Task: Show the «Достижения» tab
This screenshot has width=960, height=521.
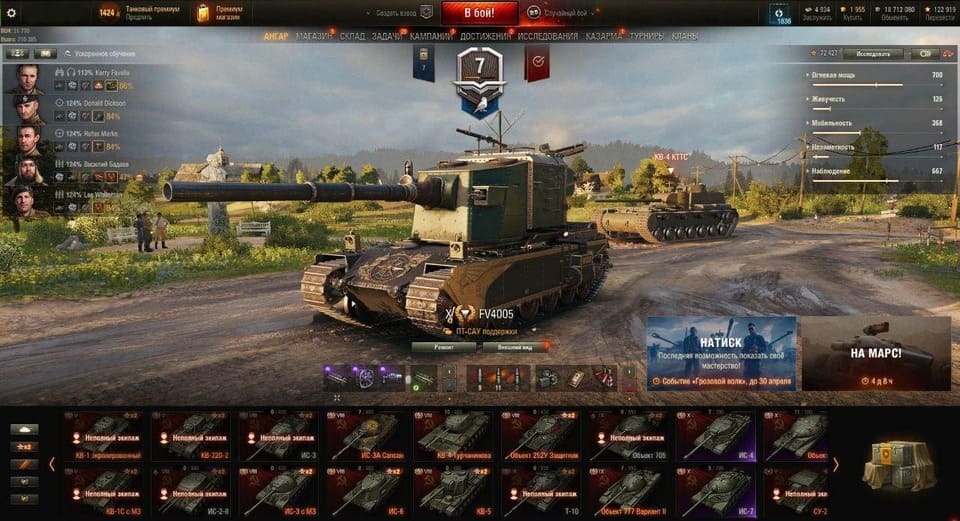Action: coord(485,37)
